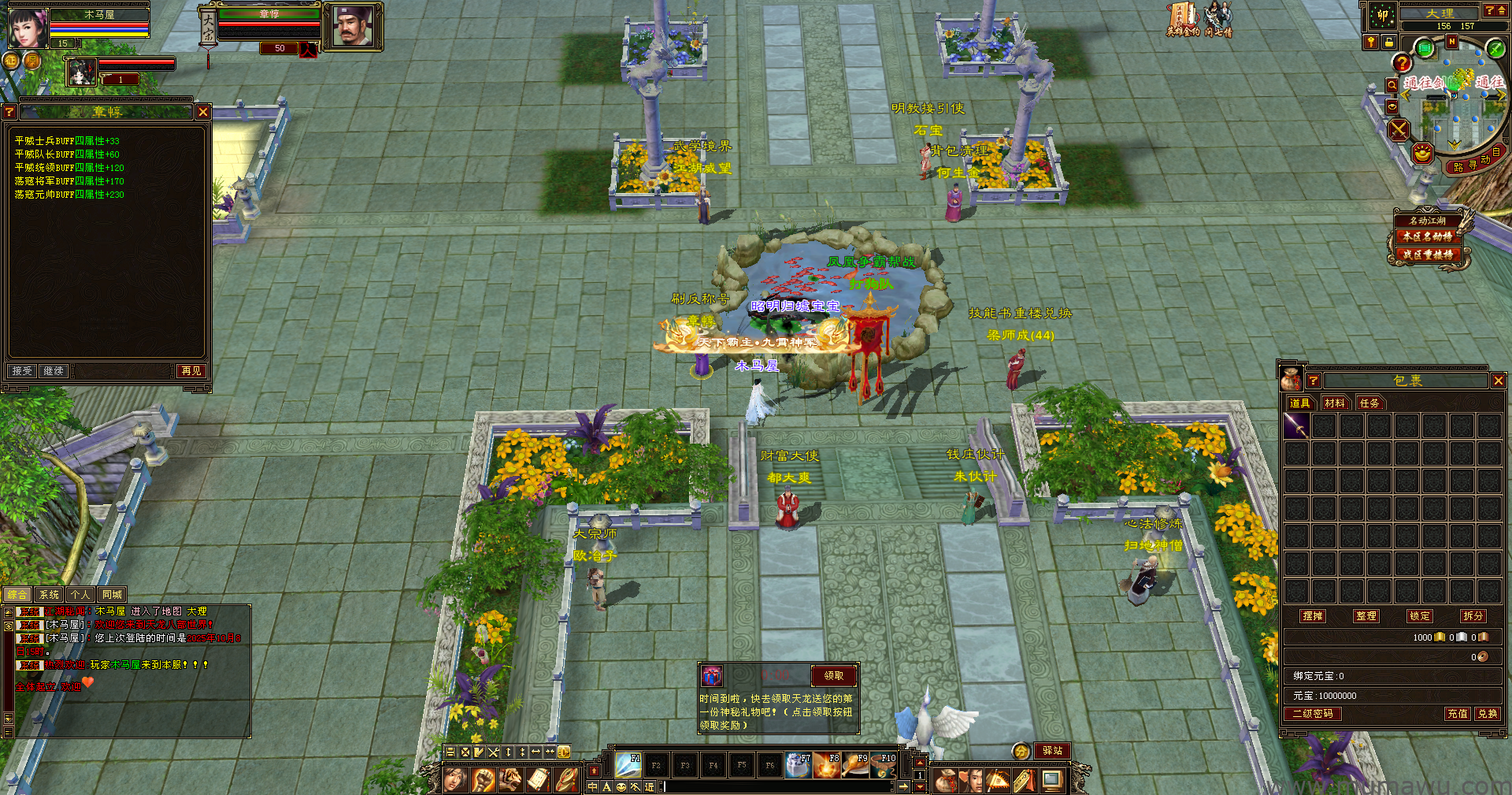Activate the F1 blade skill slot
The image size is (1512, 795).
[628, 764]
